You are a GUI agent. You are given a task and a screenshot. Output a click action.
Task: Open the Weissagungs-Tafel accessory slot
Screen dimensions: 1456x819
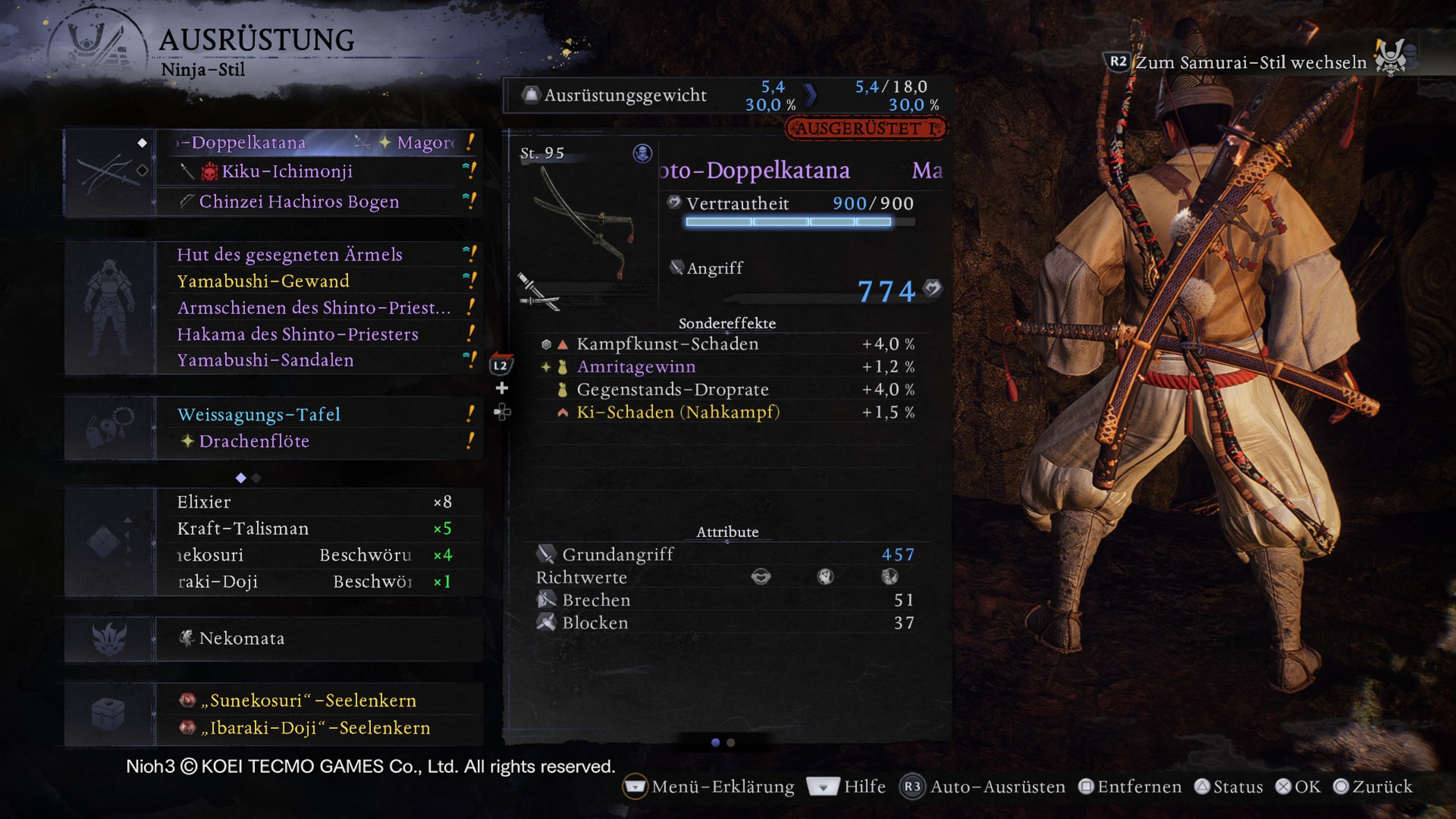pos(318,414)
